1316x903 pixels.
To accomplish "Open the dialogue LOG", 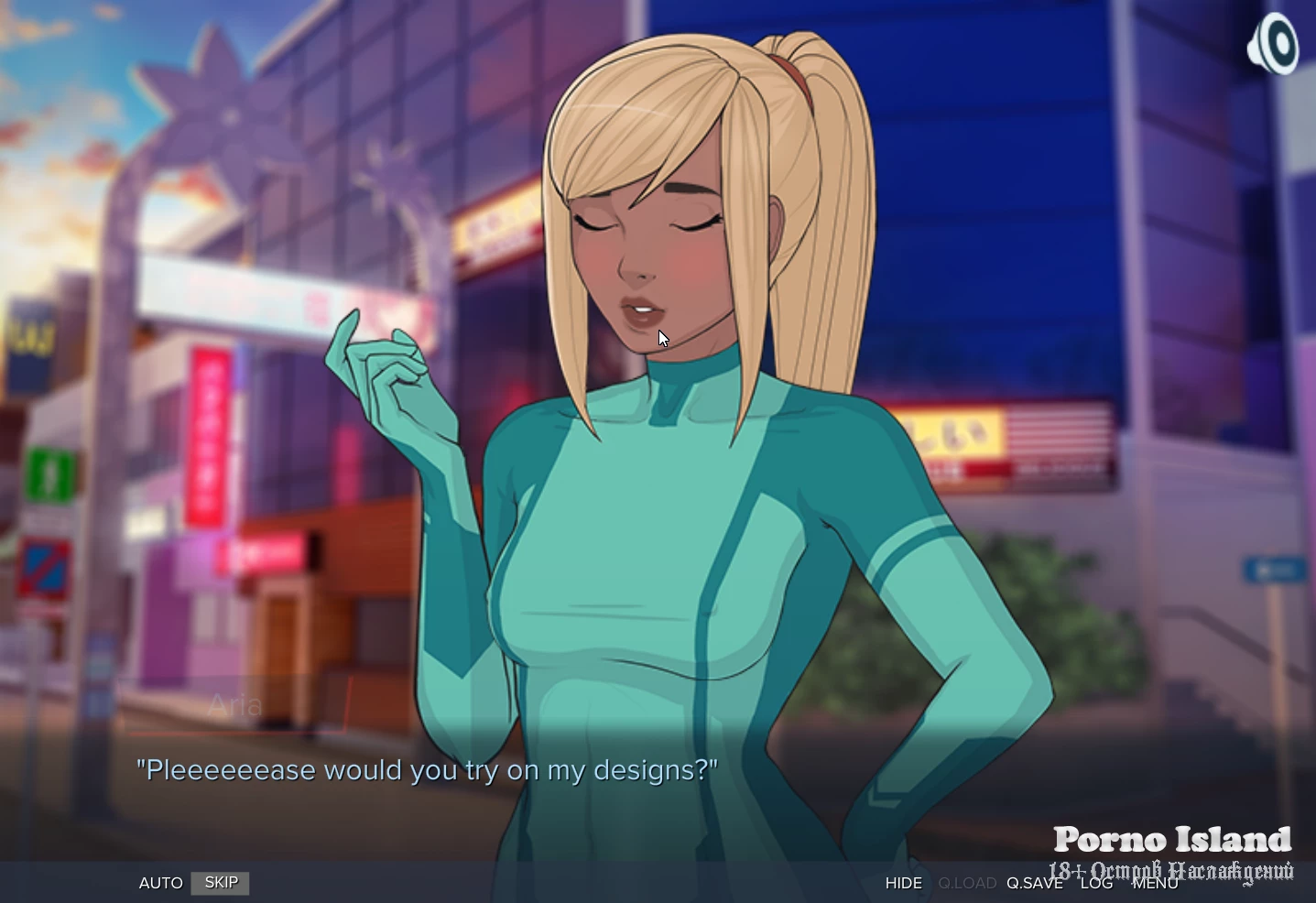I will [1096, 883].
